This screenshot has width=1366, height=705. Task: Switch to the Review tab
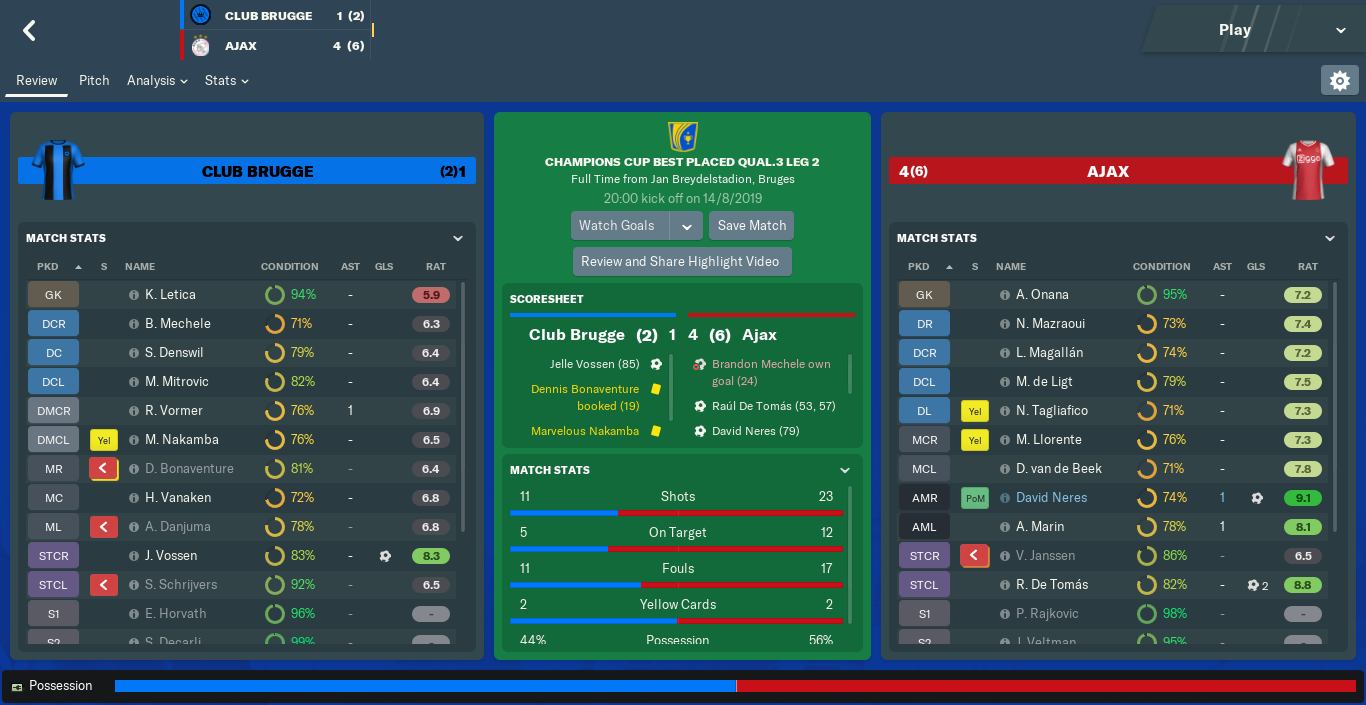36,80
